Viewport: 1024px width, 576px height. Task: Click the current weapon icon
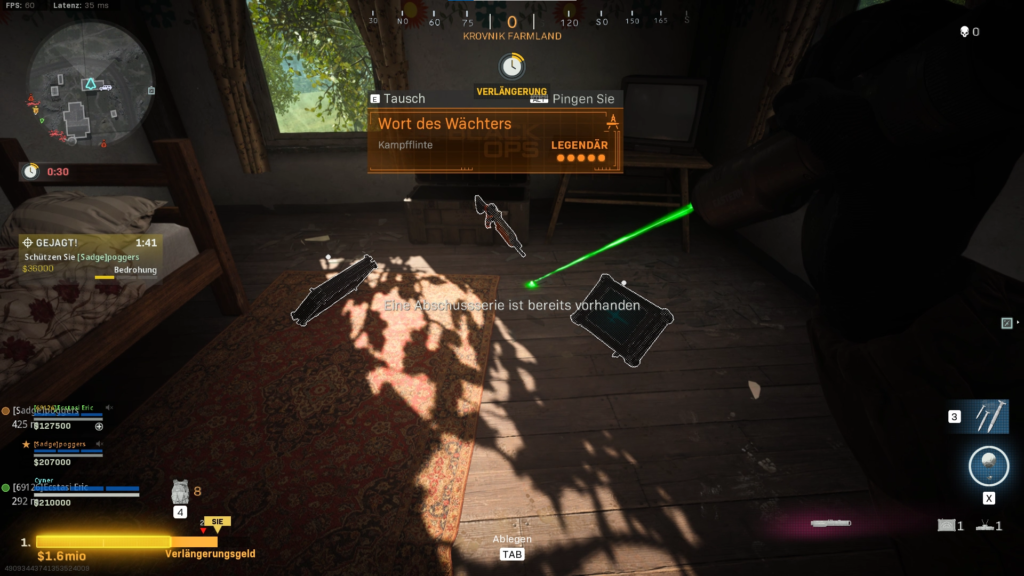[832, 523]
